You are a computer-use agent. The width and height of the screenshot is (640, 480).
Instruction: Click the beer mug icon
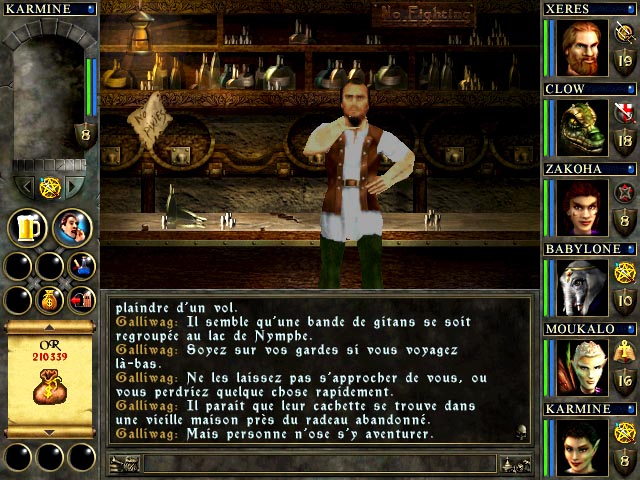point(27,228)
